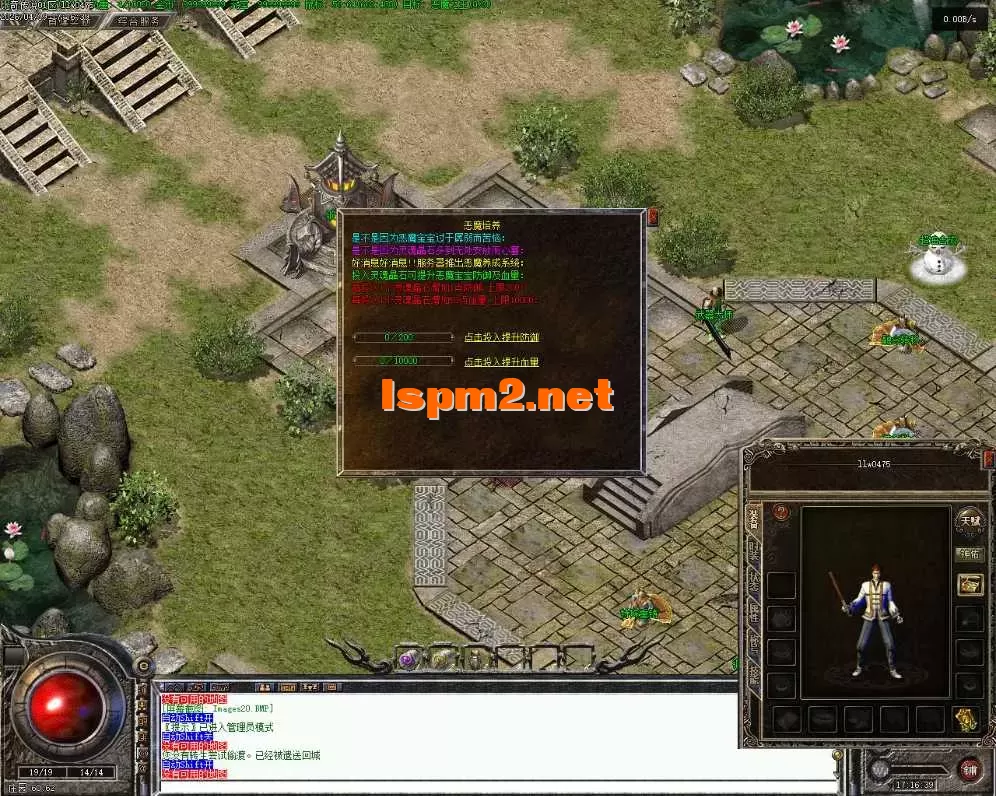Viewport: 996px width, 796px height.
Task: Open the 天赋 talent button
Action: click(969, 520)
